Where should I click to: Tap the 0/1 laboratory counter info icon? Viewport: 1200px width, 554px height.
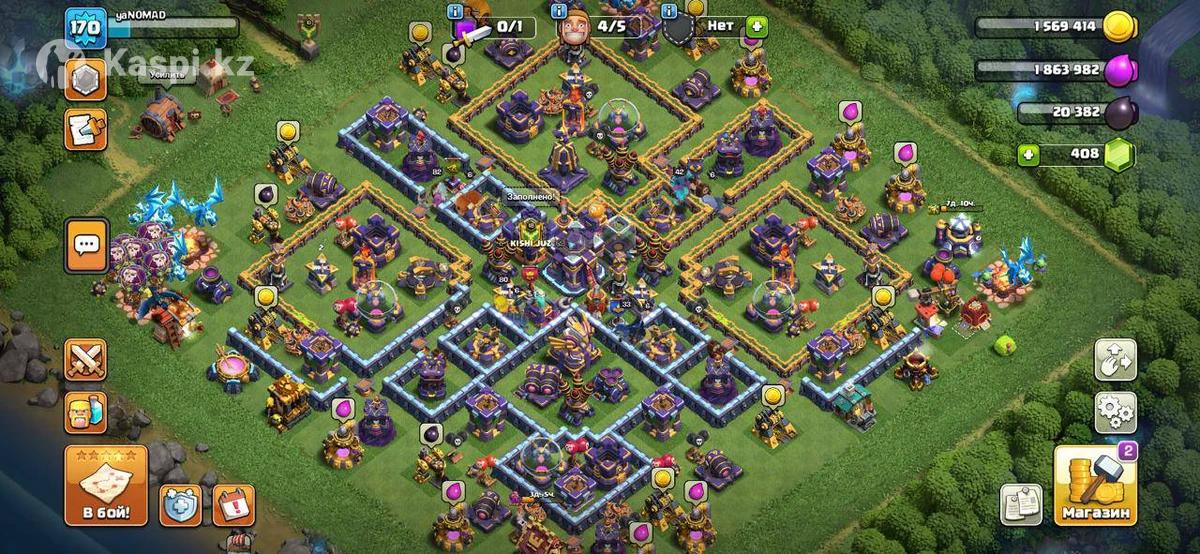tap(457, 11)
